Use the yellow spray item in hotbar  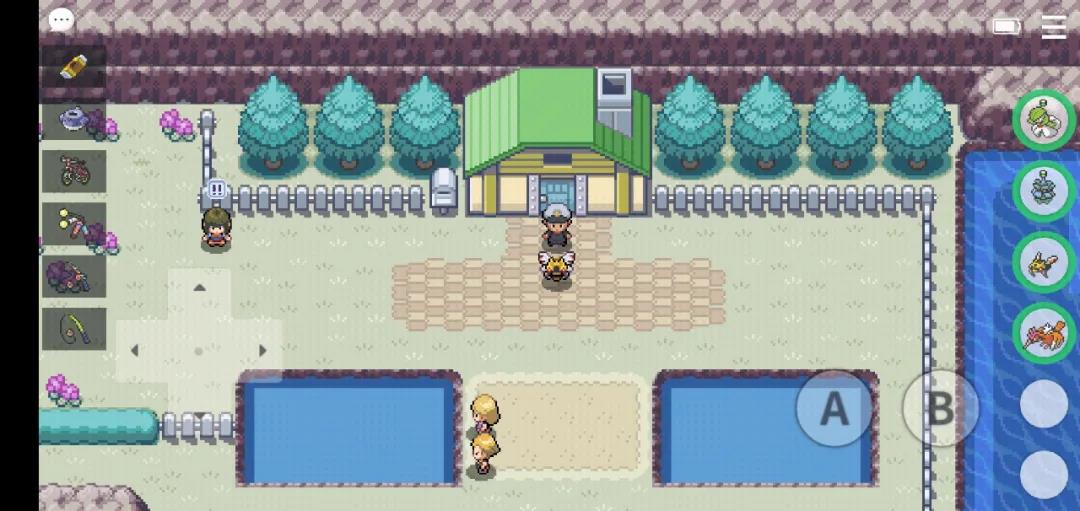(73, 67)
